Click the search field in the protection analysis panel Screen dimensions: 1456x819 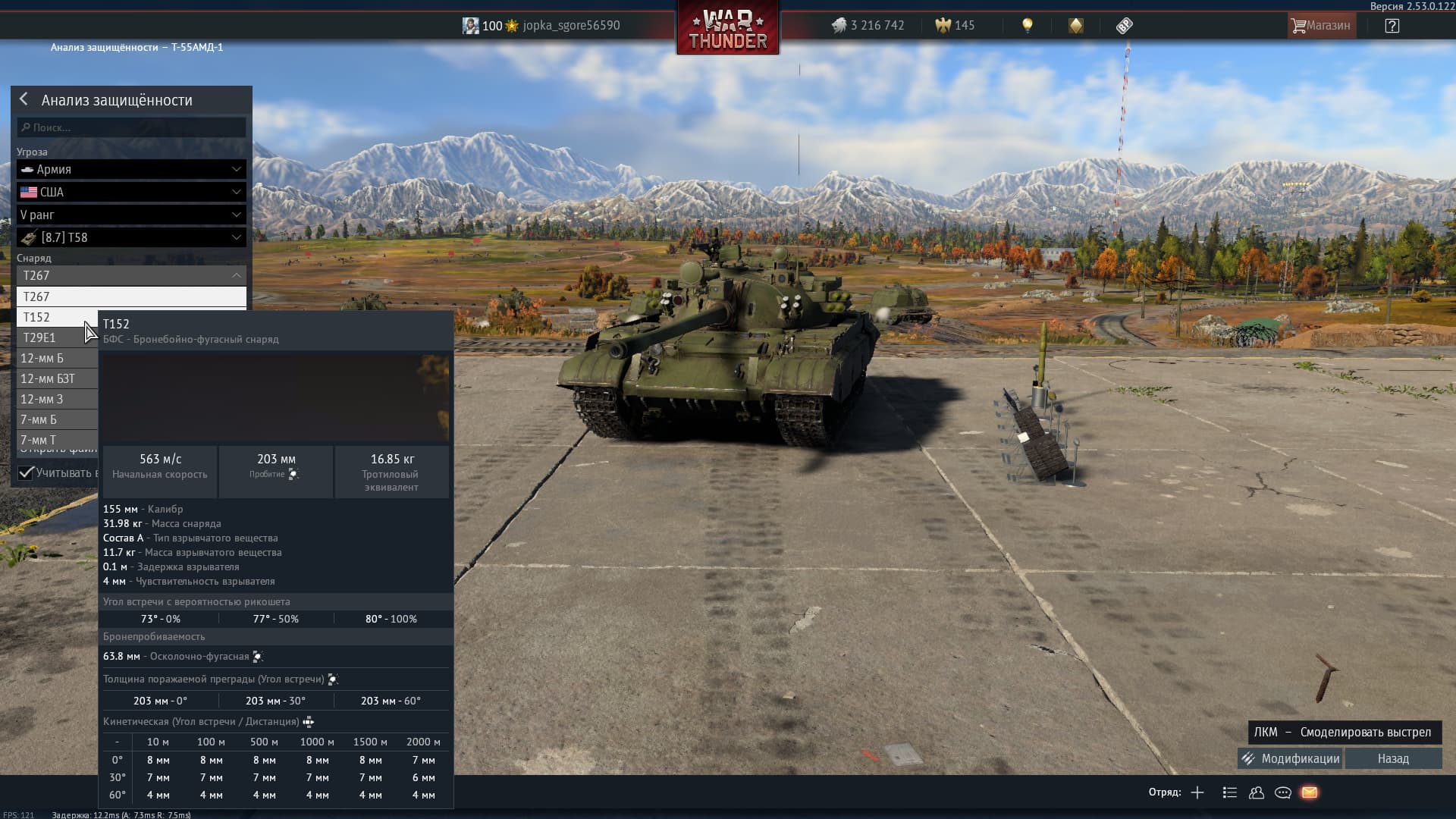(x=131, y=127)
